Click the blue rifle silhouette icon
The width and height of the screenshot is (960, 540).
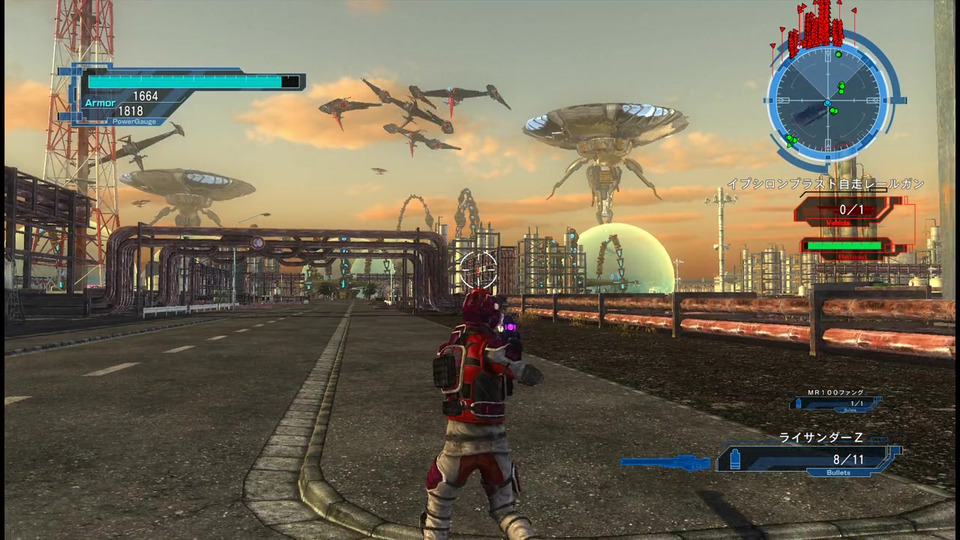tap(665, 461)
